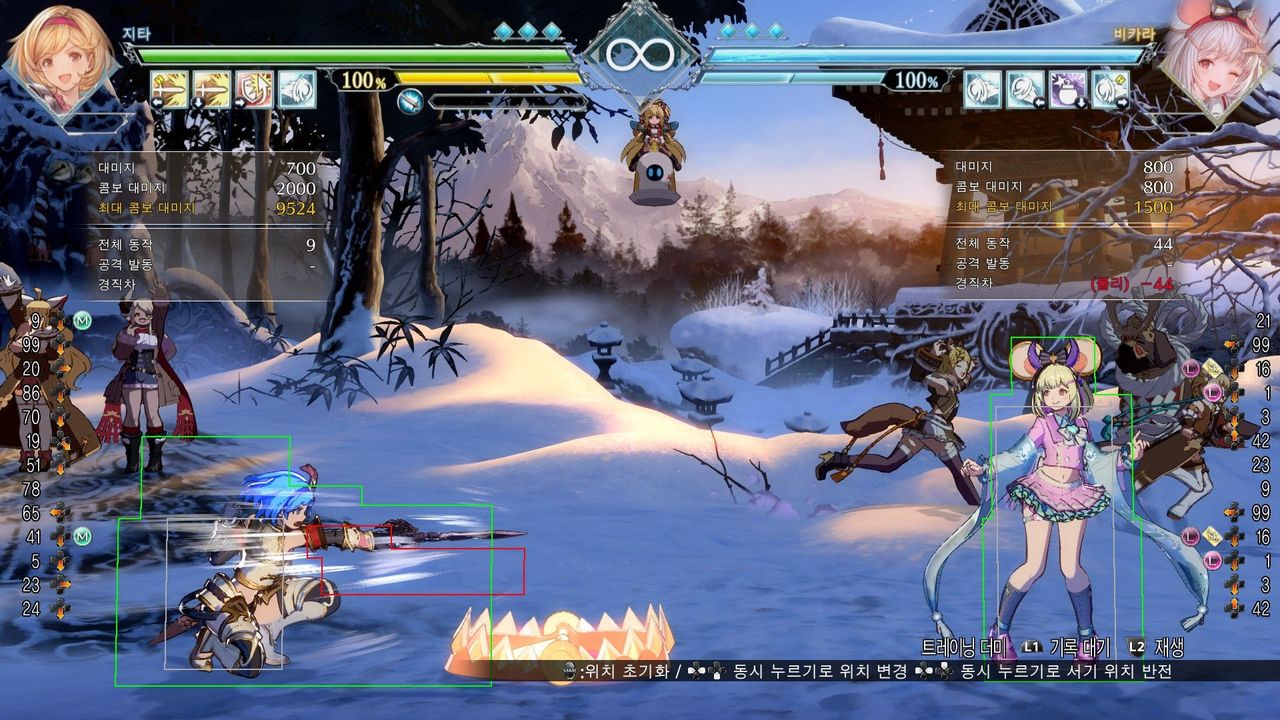The width and height of the screenshot is (1280, 720).
Task: Use Djeeta's red shield skill icon
Action: coord(254,89)
